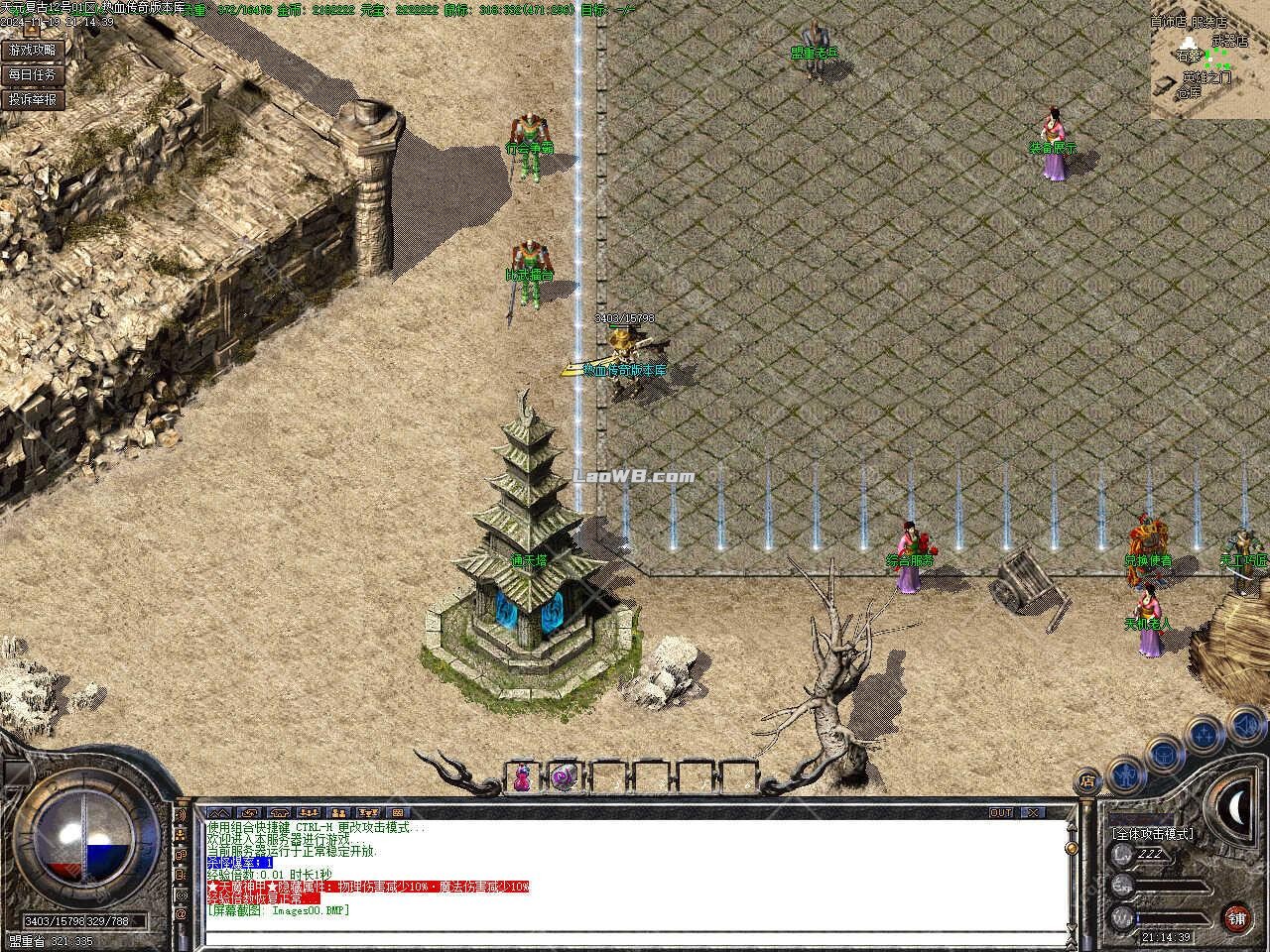Open the 每日任务 daily quests button

(x=34, y=74)
